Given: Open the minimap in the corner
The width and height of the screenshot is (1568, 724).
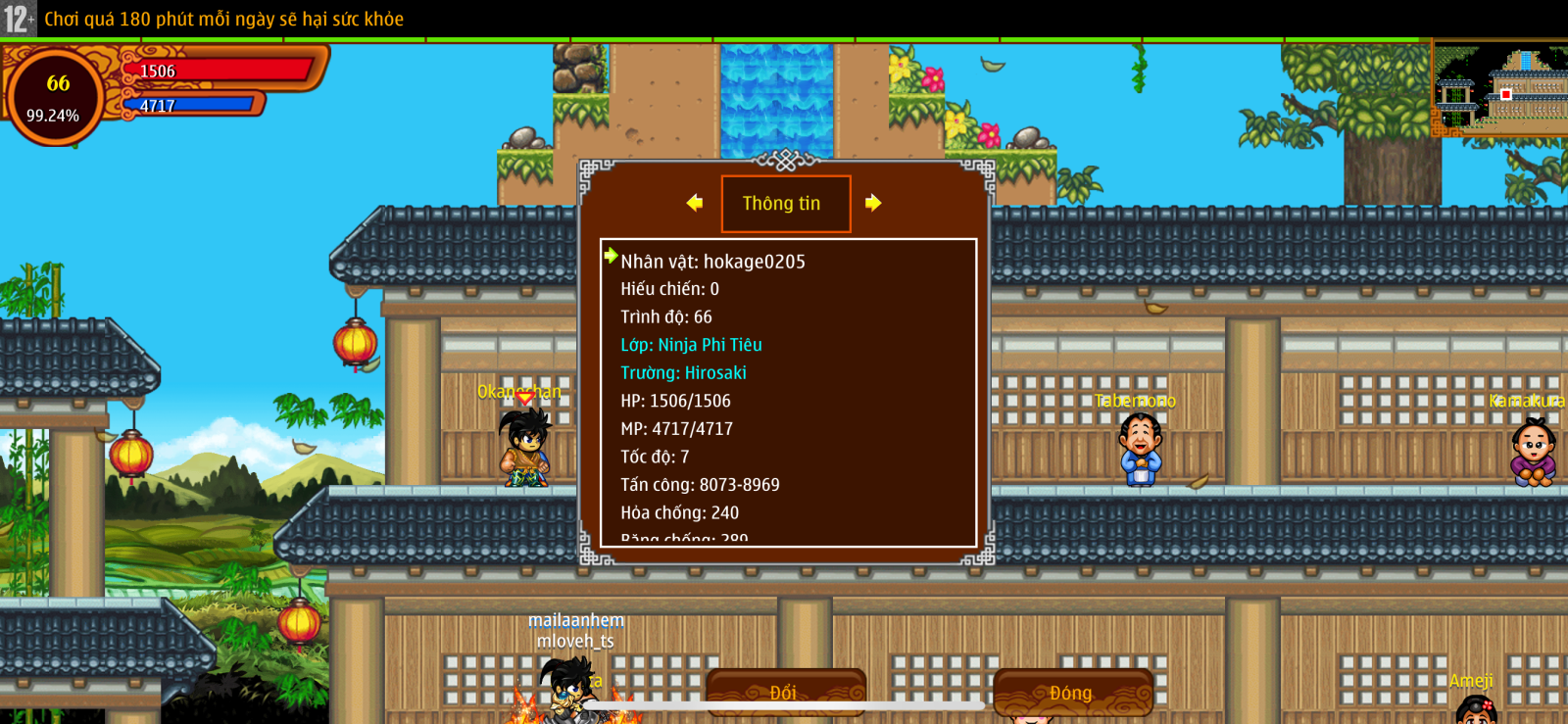Looking at the screenshot, I should (1499, 89).
